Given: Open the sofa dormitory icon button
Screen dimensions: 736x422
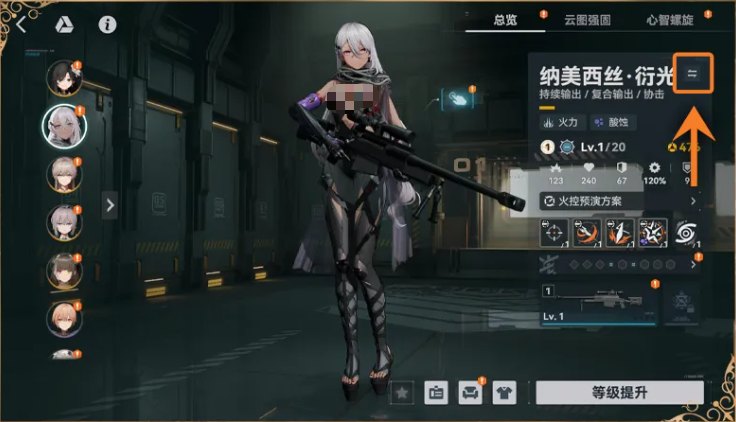Looking at the screenshot, I should coord(470,393).
